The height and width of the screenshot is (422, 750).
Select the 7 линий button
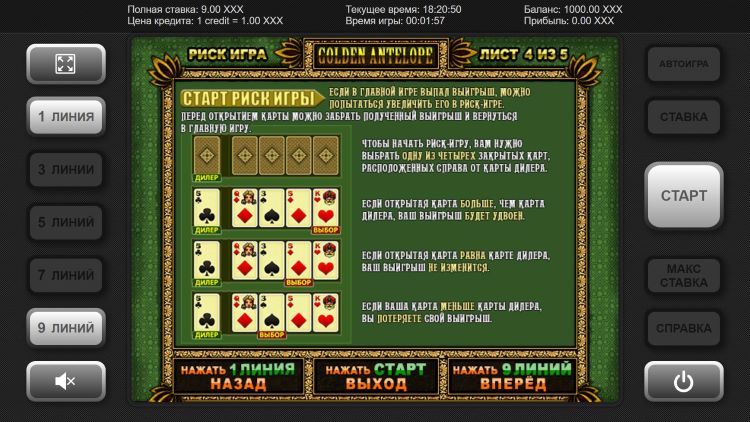point(65,275)
